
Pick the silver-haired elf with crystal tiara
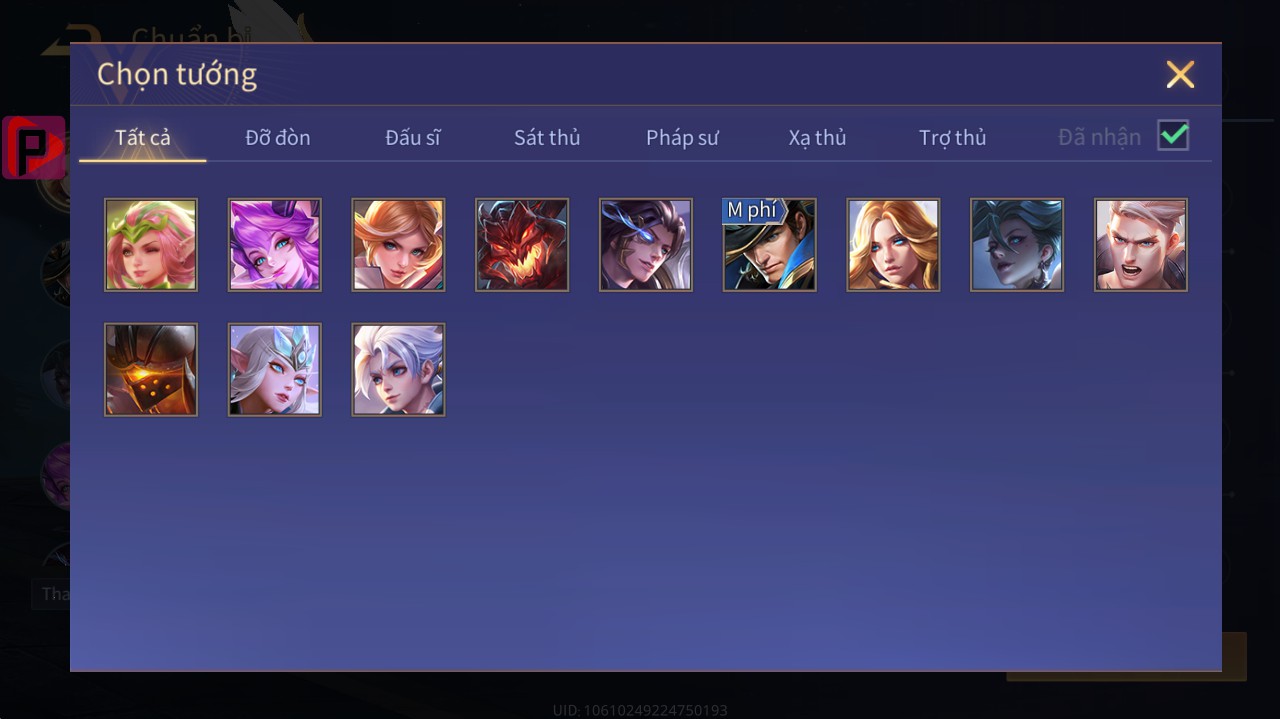[x=275, y=369]
